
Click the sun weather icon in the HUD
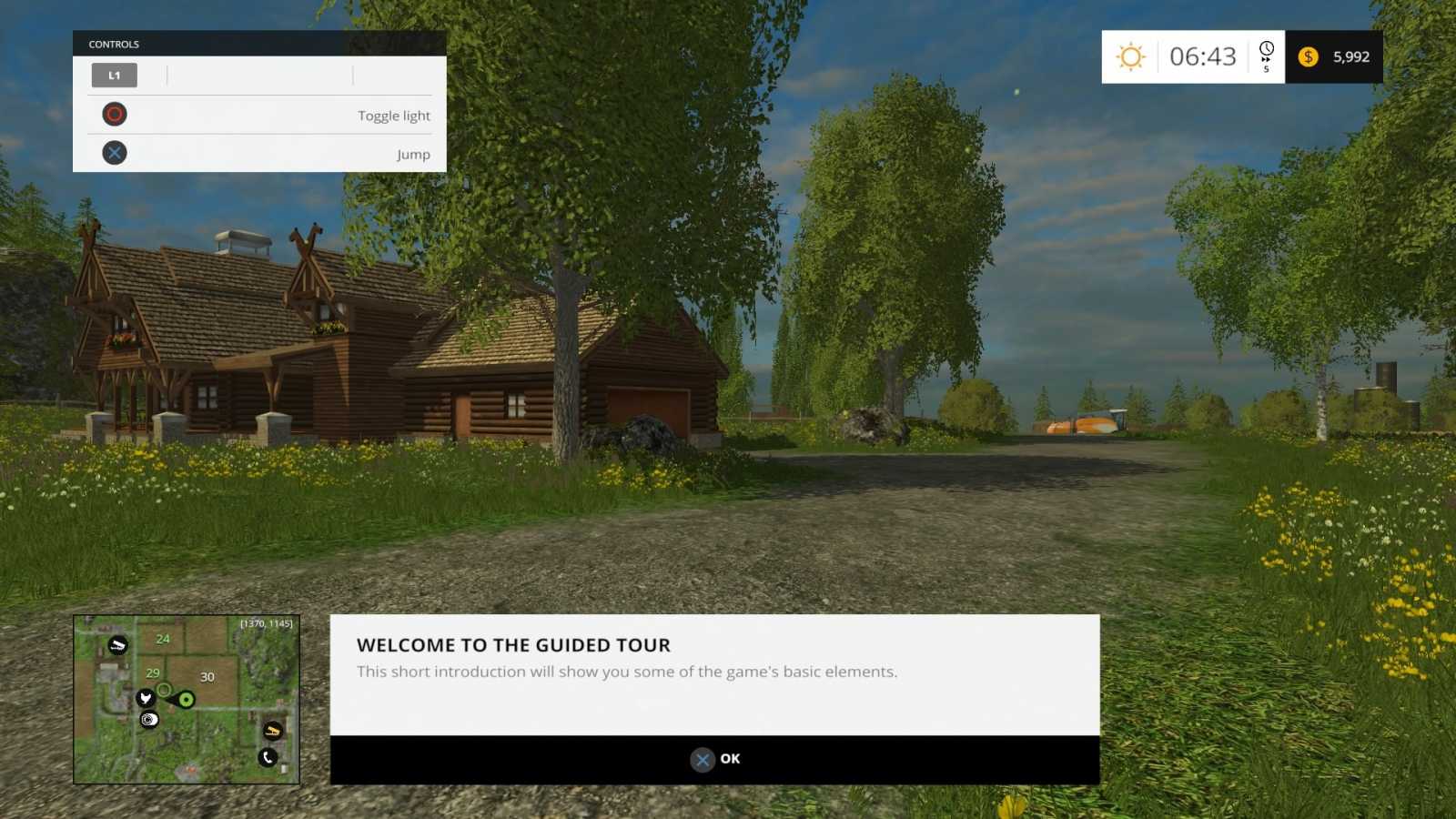coord(1130,56)
